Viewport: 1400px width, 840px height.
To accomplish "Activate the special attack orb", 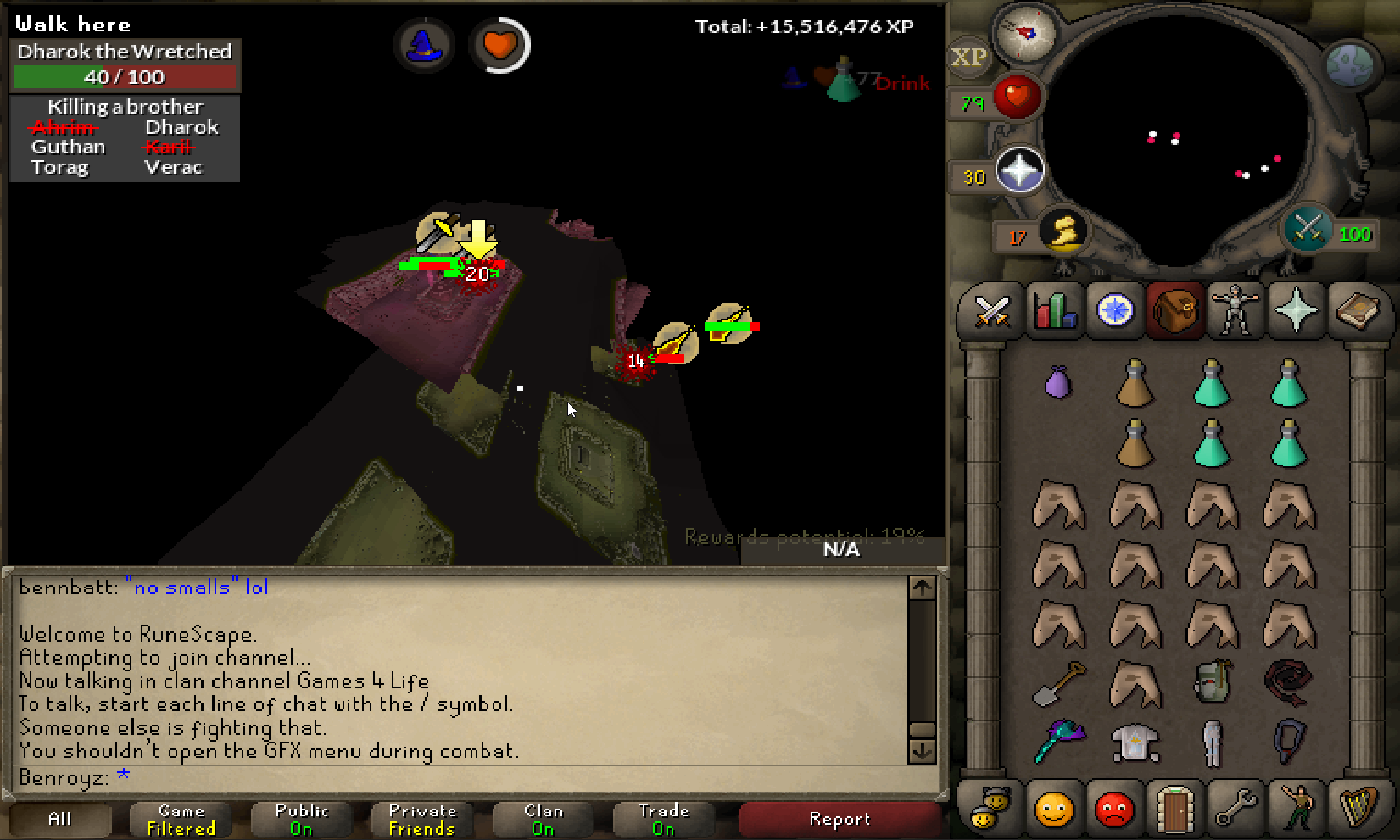I will click(x=1307, y=229).
